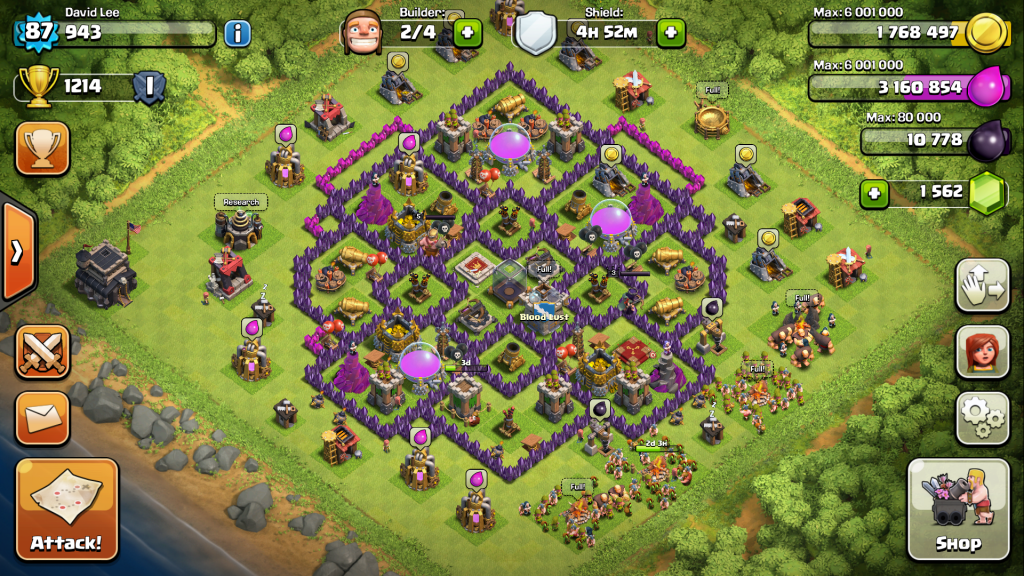Open the league shield badge

point(149,87)
